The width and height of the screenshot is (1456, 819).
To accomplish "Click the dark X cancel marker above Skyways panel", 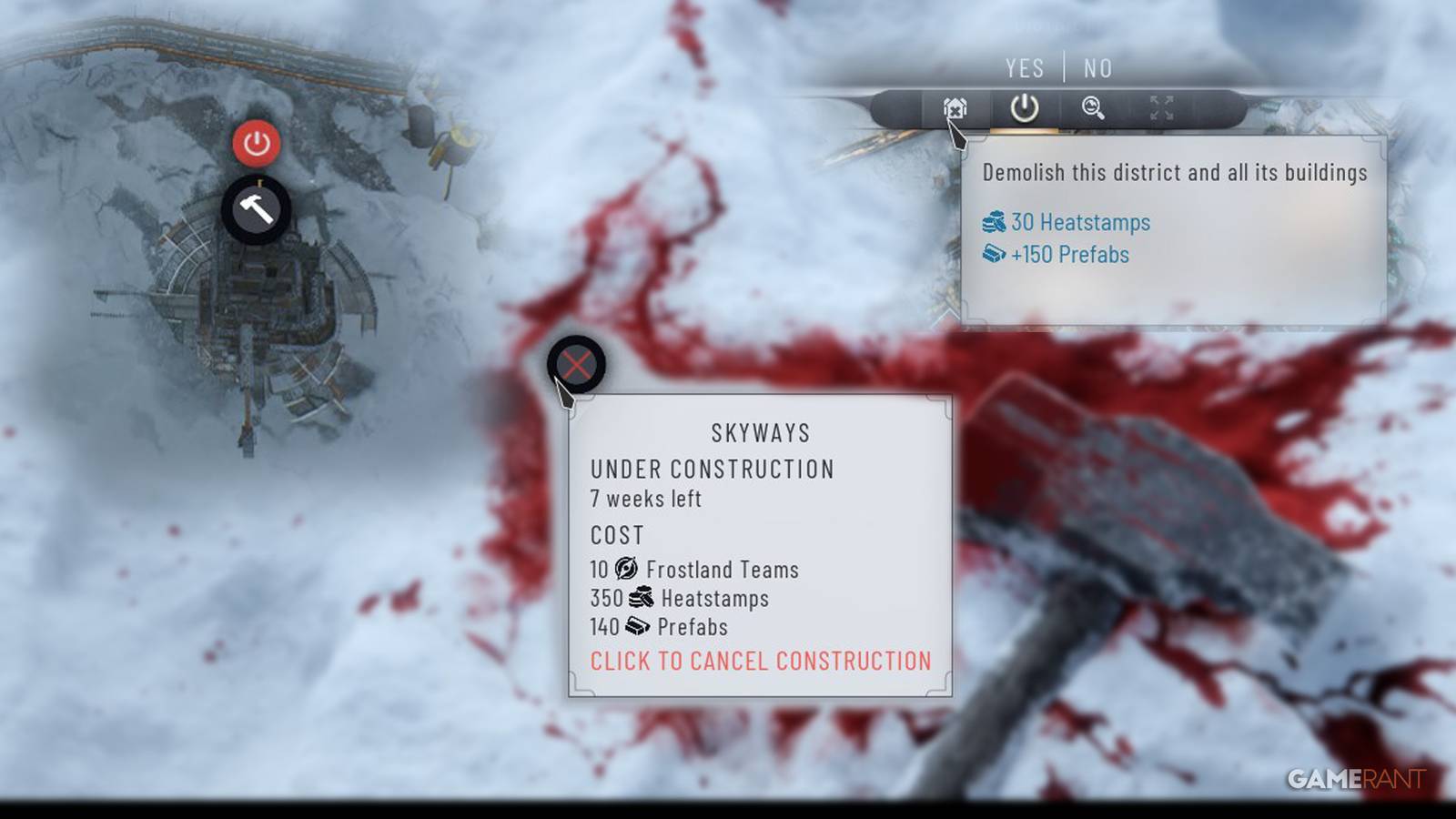I will (x=577, y=363).
